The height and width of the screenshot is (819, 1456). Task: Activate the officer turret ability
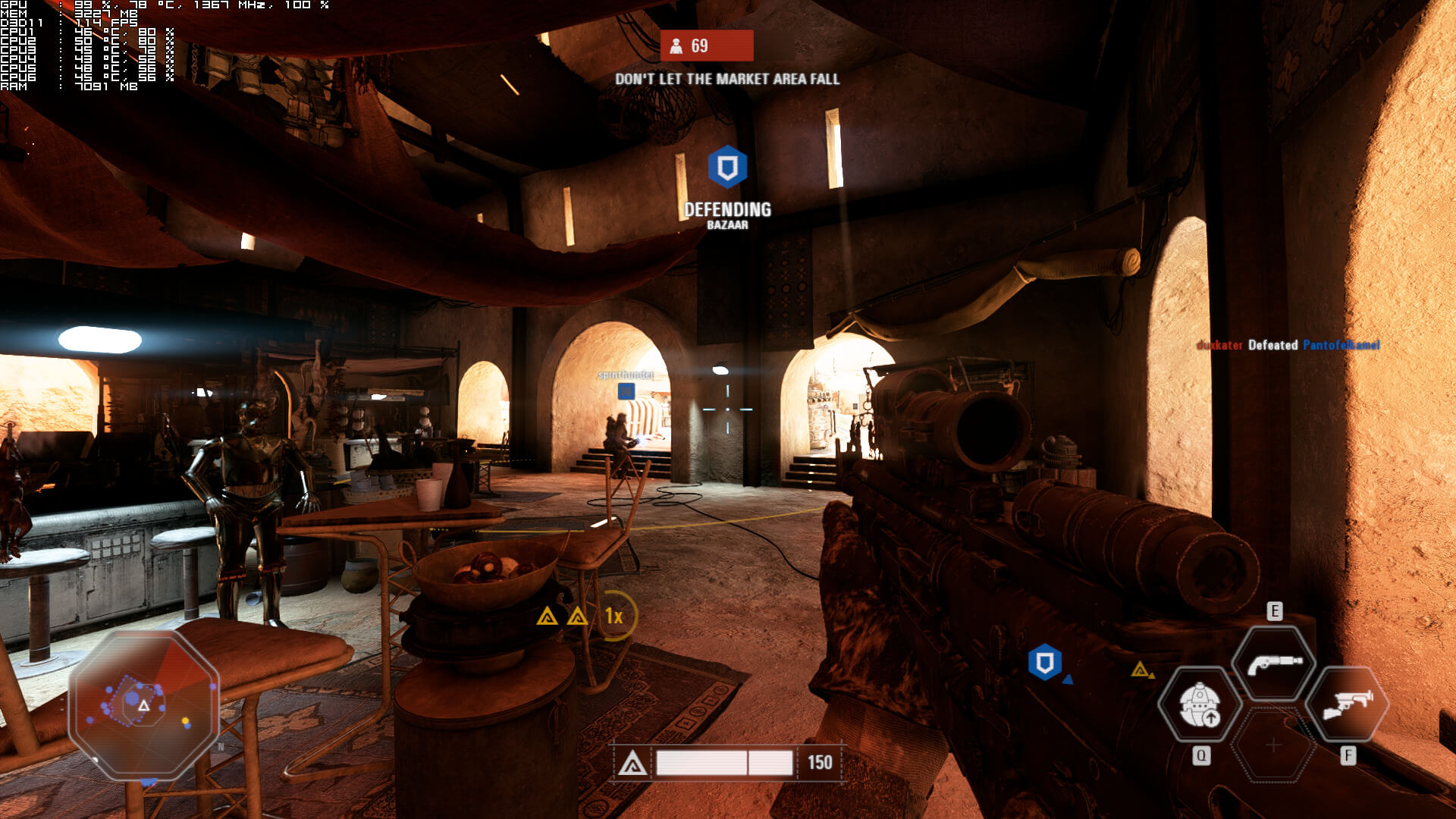click(x=1200, y=704)
